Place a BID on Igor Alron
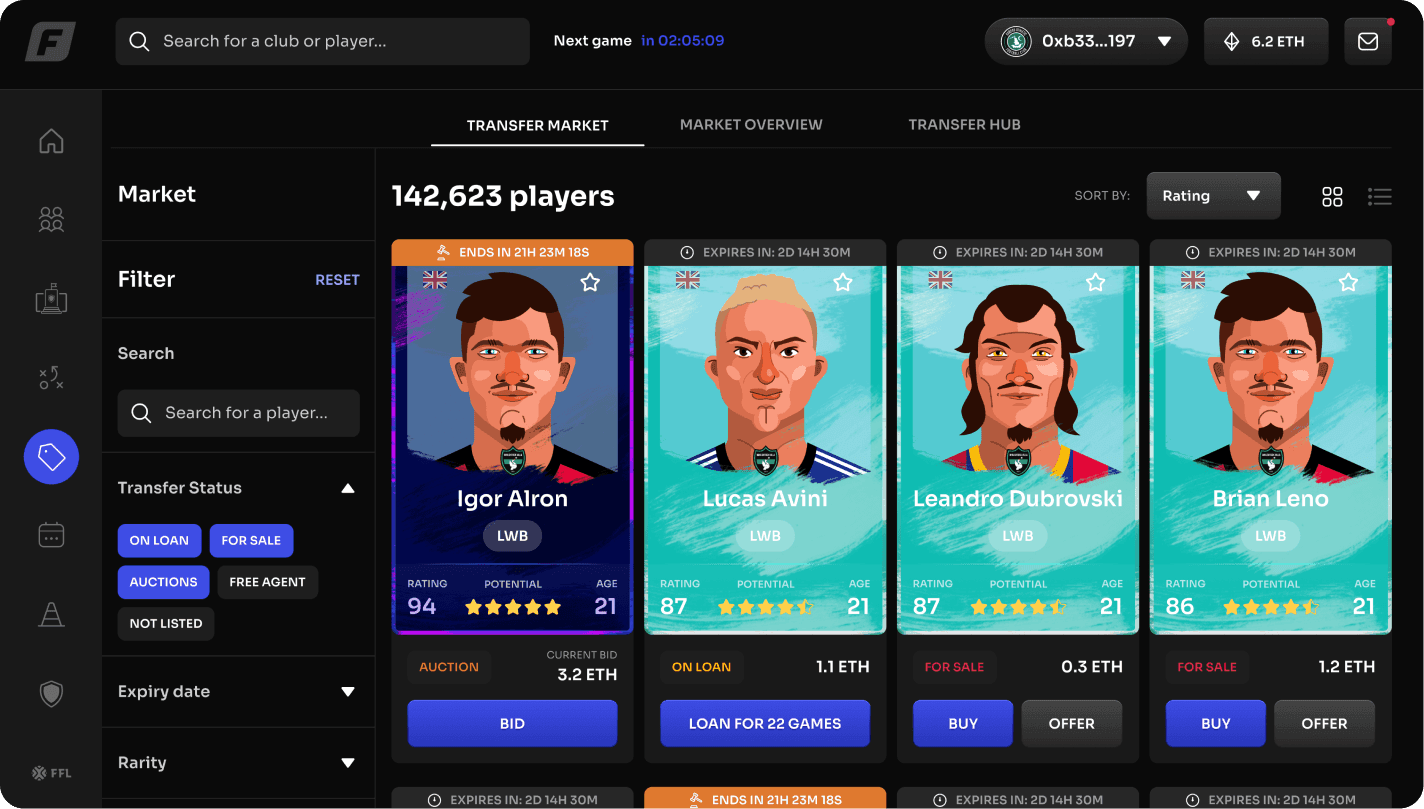This screenshot has height=809, width=1424. (512, 723)
